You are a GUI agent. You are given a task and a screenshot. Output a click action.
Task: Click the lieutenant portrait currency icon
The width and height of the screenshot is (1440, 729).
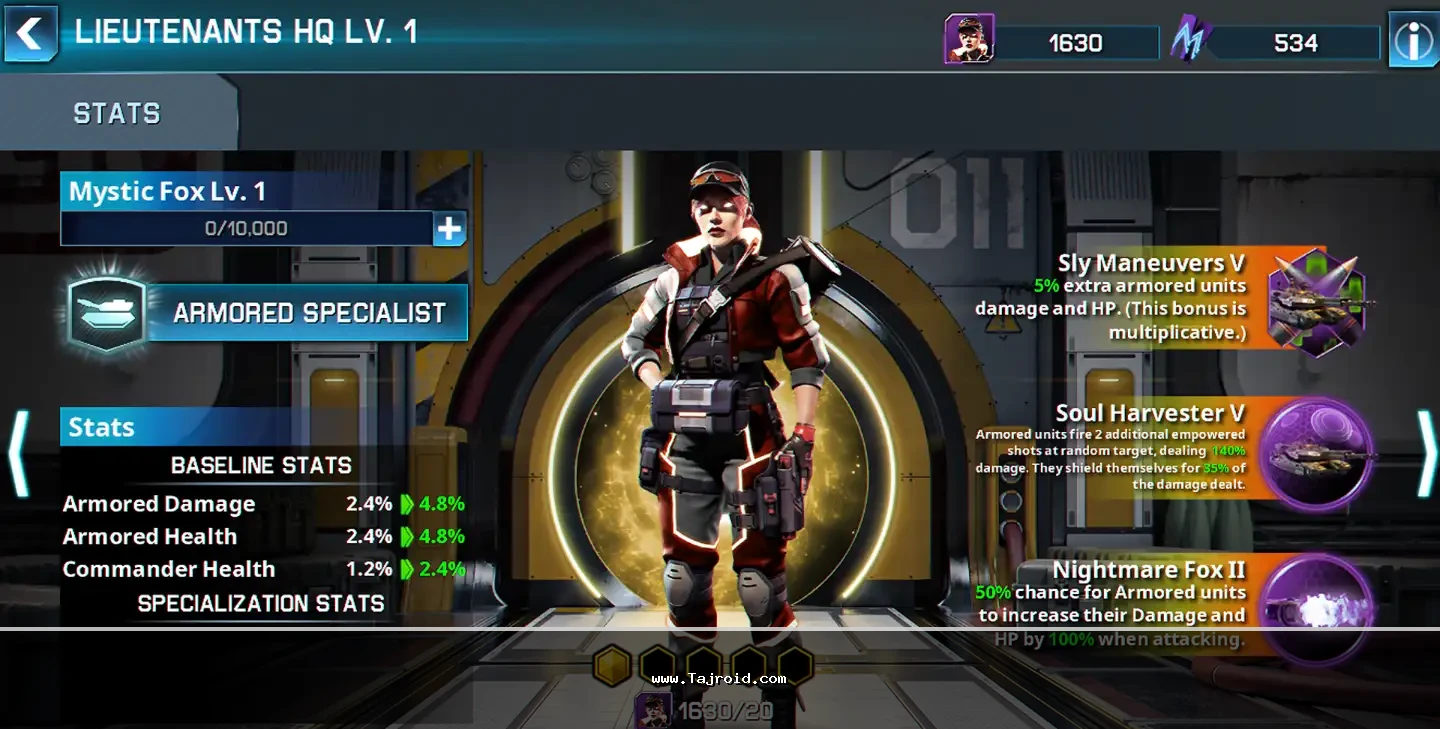pos(969,40)
